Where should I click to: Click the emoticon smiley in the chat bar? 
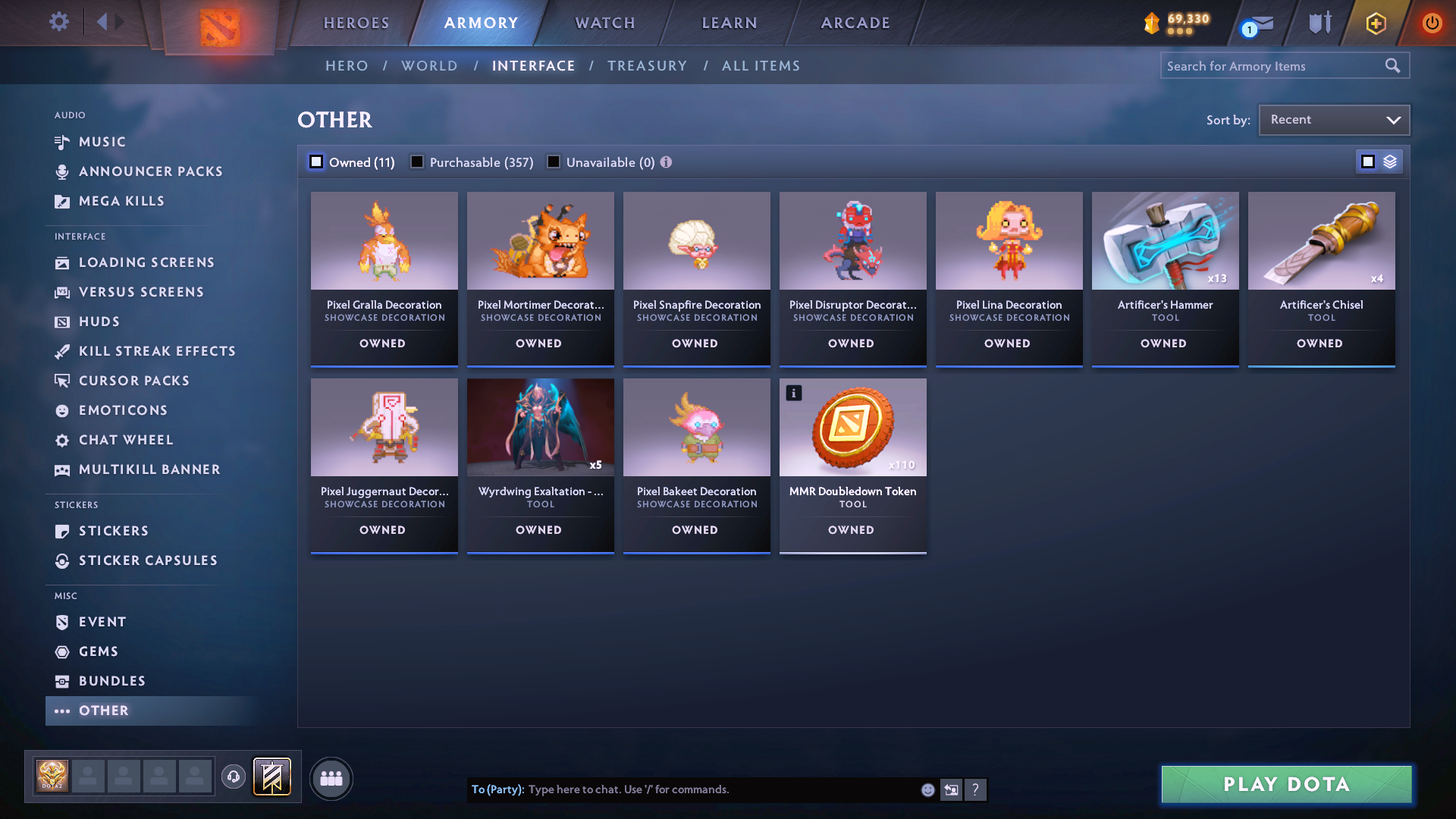(x=927, y=789)
